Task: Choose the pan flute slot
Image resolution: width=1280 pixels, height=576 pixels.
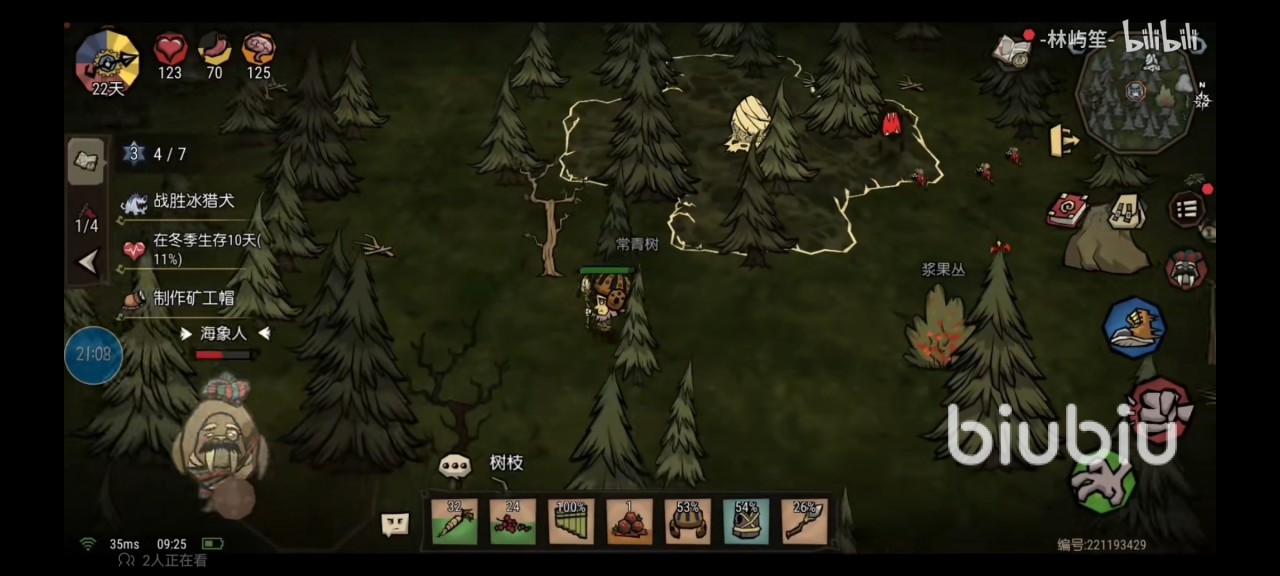Action: (x=571, y=521)
